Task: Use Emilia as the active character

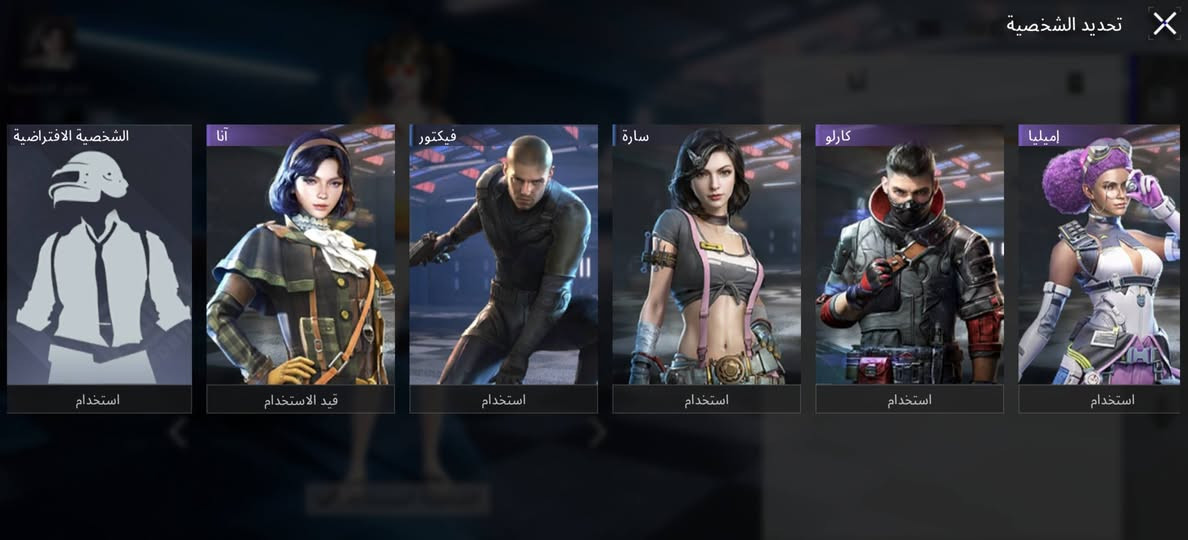Action: click(1099, 400)
